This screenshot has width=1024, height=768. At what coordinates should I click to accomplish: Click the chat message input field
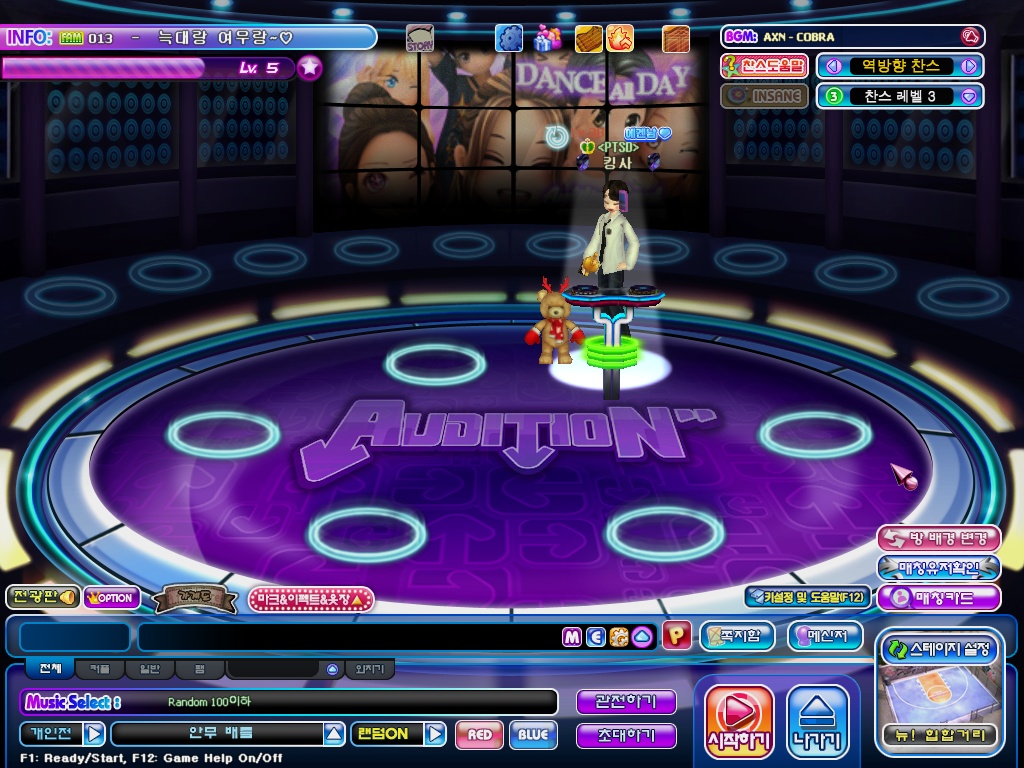coord(350,637)
